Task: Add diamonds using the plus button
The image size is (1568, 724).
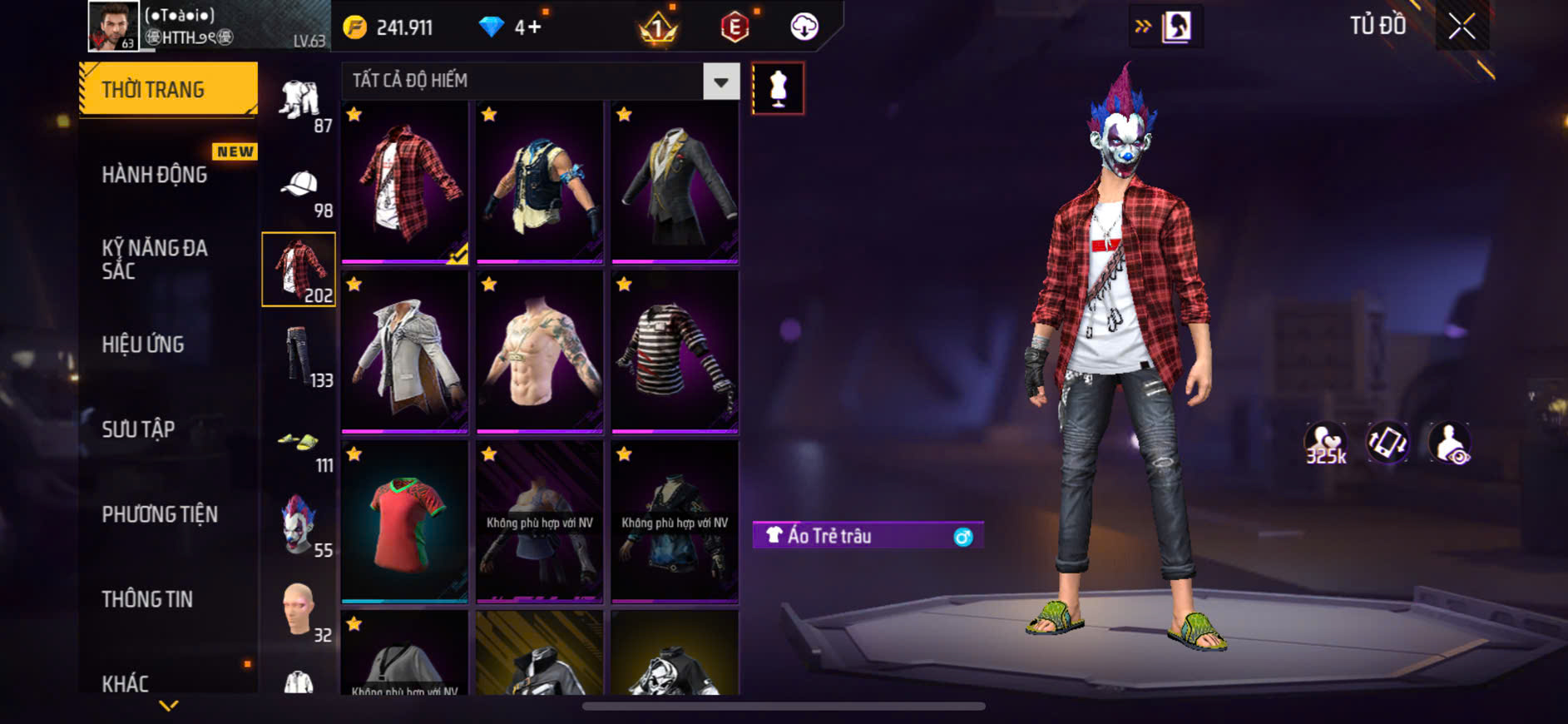Action: pos(534,27)
